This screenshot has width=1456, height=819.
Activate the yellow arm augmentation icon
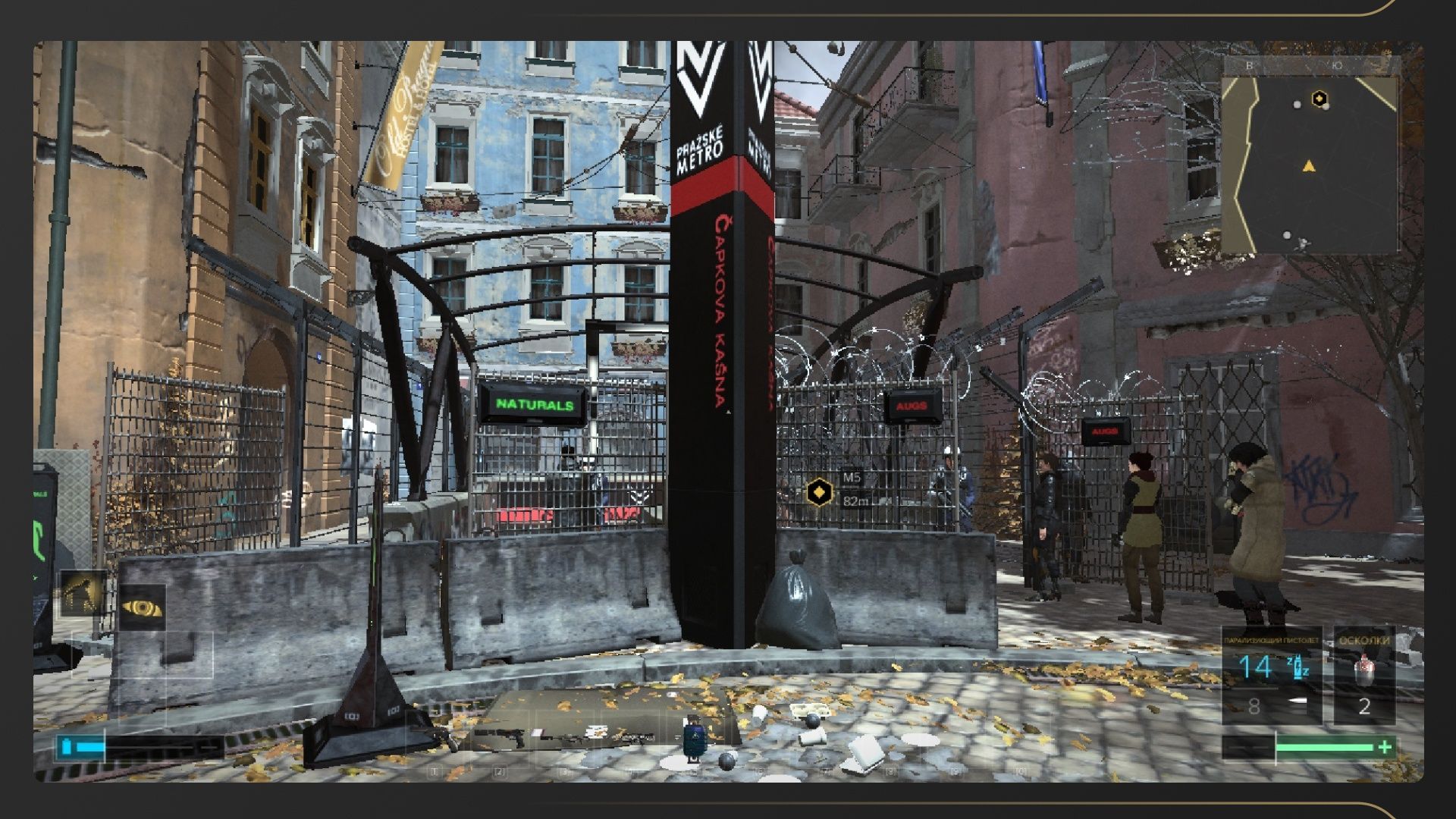coord(83,593)
